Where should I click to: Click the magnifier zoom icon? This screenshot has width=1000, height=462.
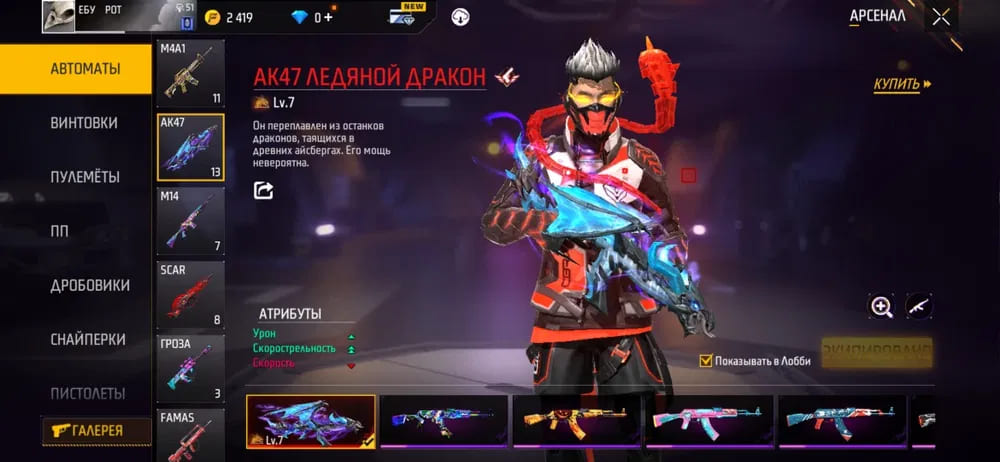(881, 307)
